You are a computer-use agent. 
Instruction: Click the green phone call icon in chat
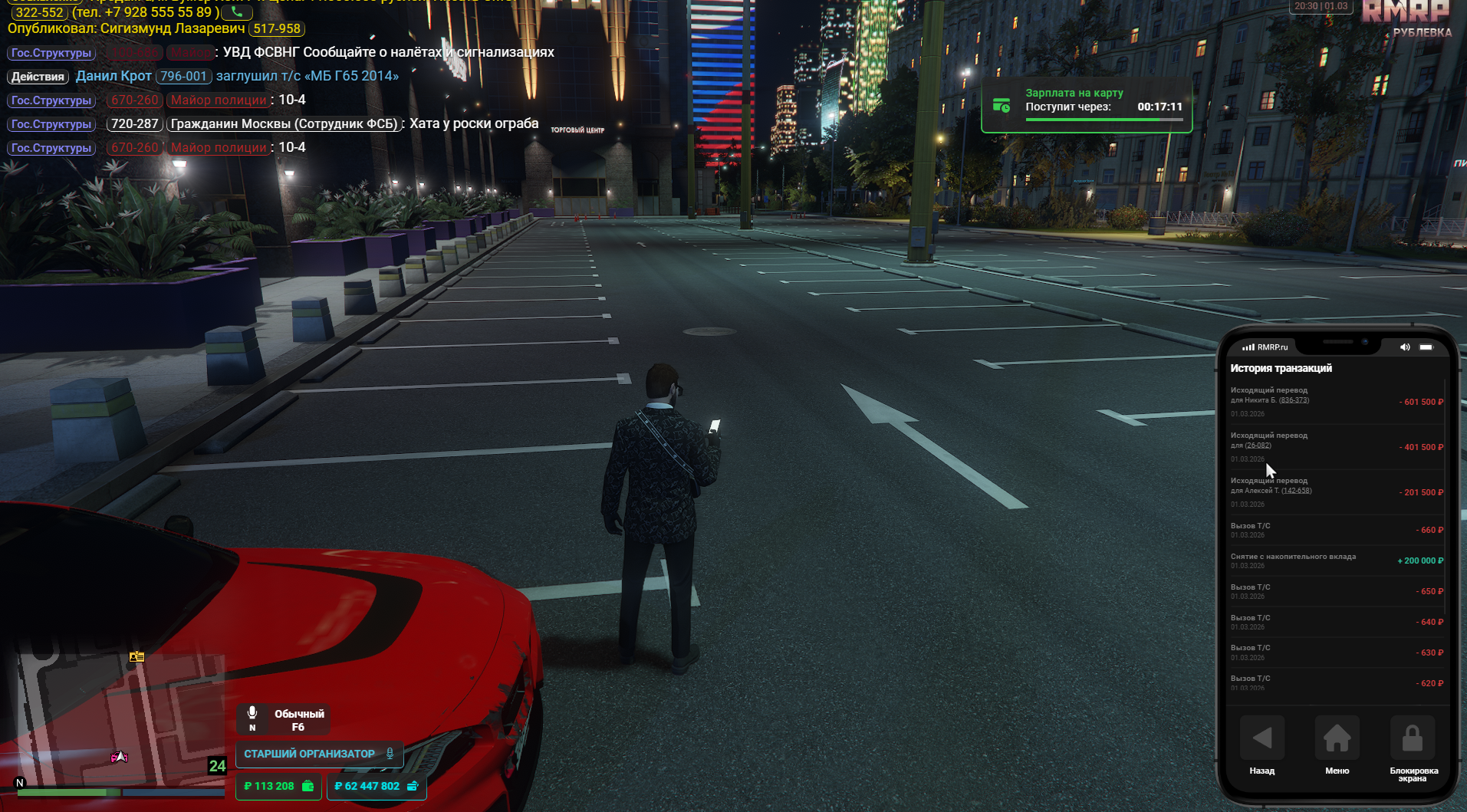click(236, 12)
